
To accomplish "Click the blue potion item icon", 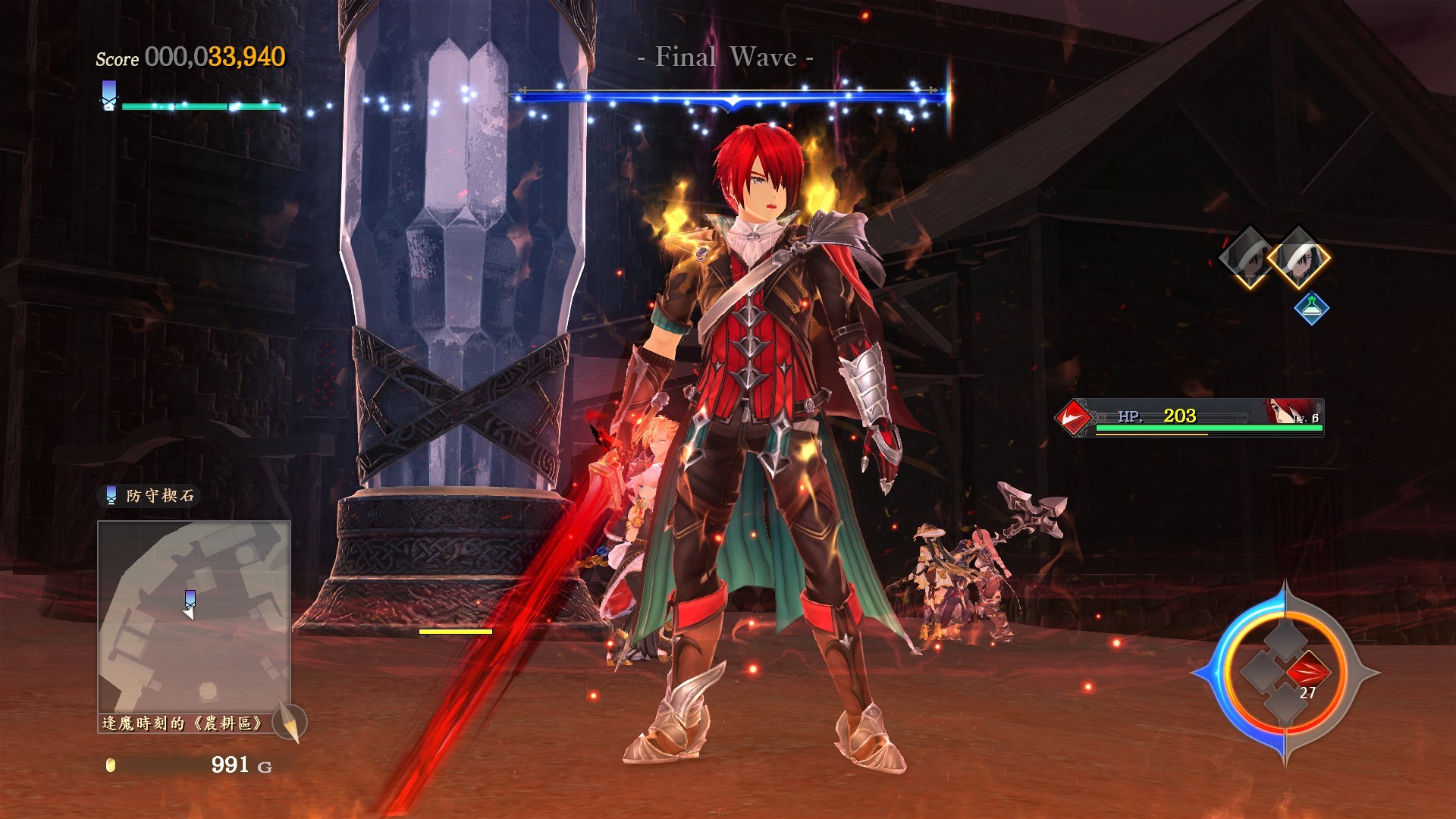I will pos(1312,309).
